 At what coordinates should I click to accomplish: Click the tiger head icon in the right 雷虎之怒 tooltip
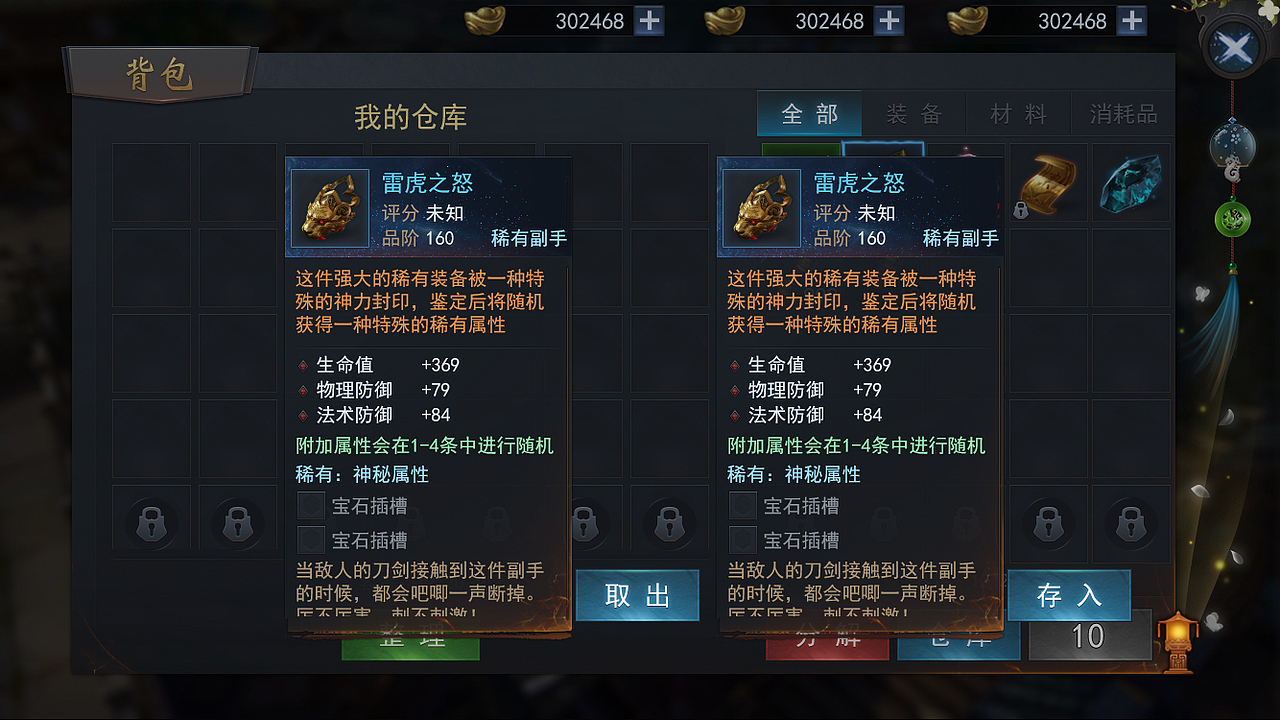762,209
